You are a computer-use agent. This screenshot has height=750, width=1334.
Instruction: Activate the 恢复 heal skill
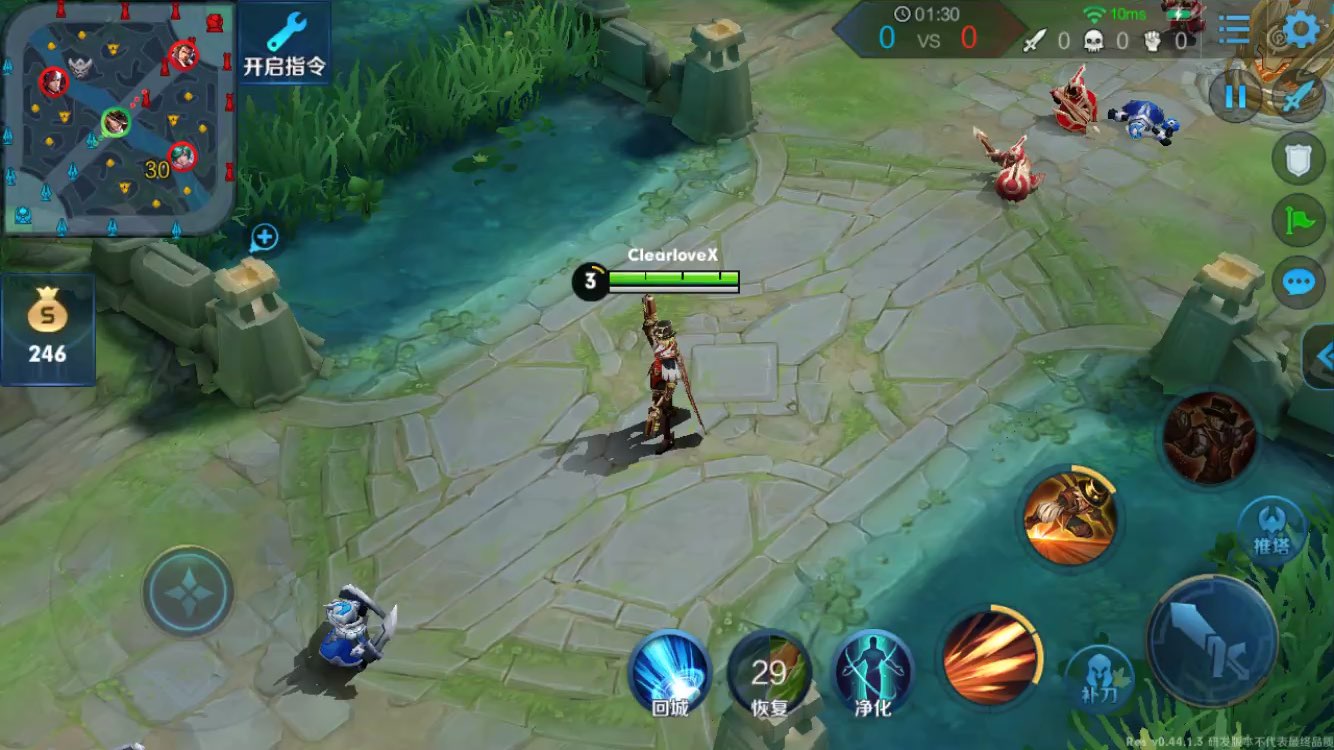point(769,673)
